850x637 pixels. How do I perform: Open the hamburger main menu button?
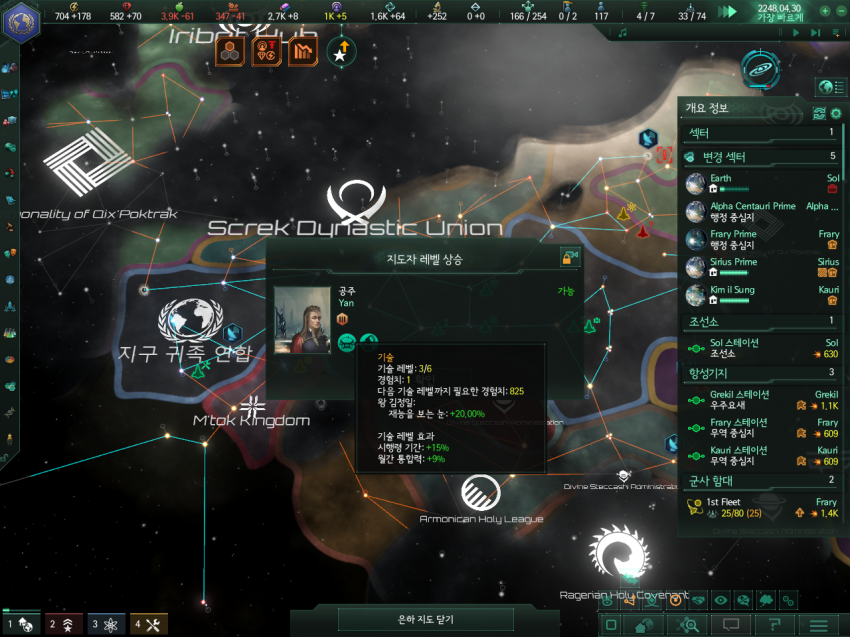(818, 625)
